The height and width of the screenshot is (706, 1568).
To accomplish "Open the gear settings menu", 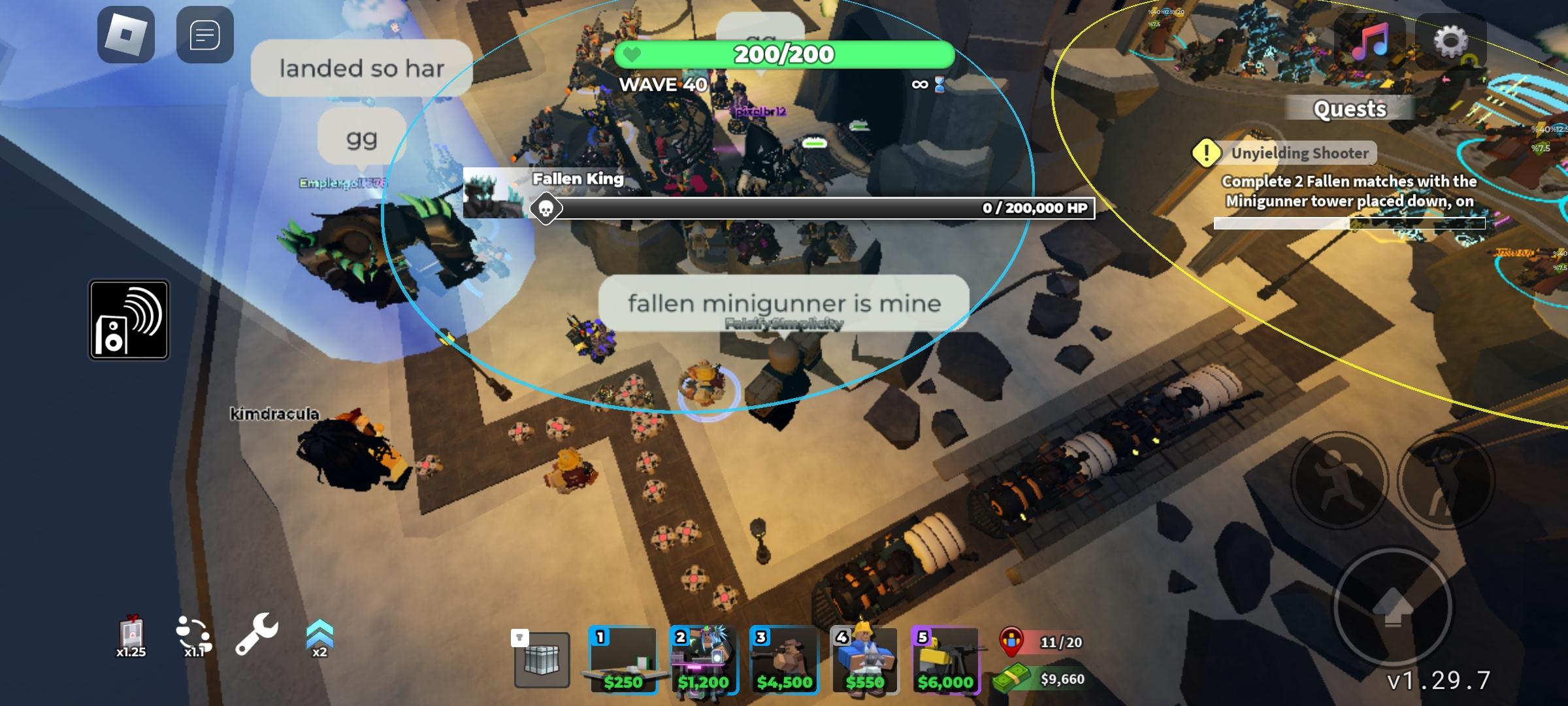I will 1450,41.
